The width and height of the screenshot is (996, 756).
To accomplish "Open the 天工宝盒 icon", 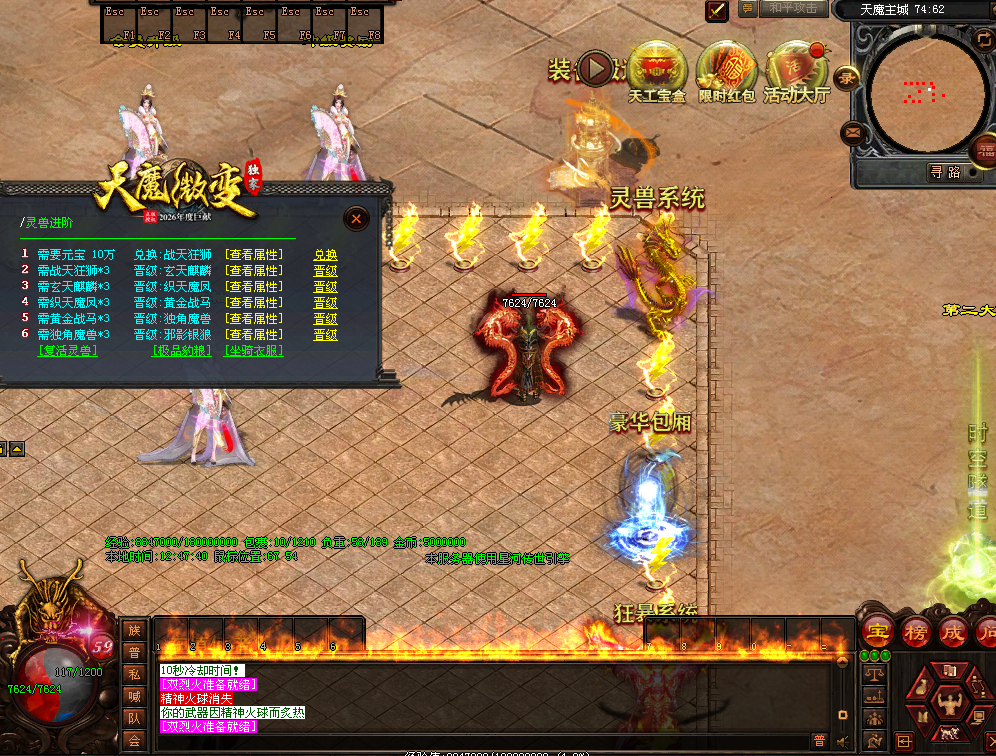I will coord(657,70).
